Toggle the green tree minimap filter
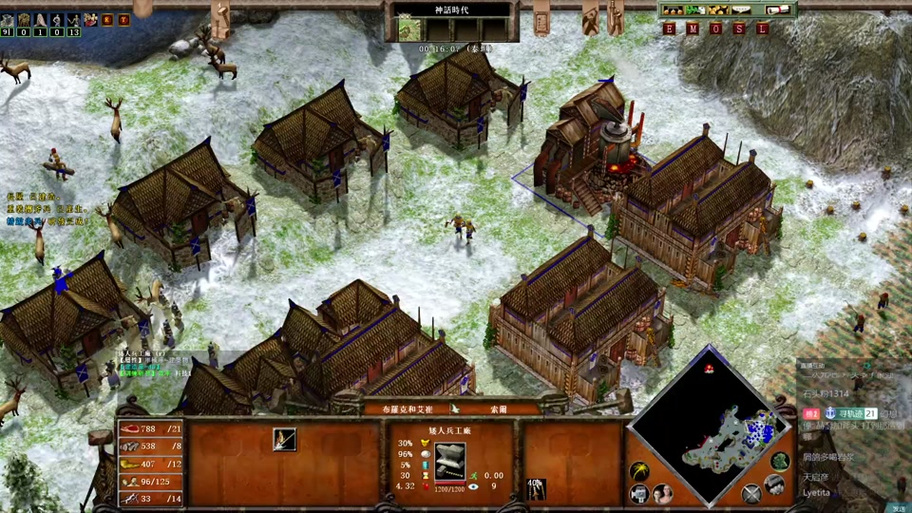The width and height of the screenshot is (912, 513). [x=779, y=461]
